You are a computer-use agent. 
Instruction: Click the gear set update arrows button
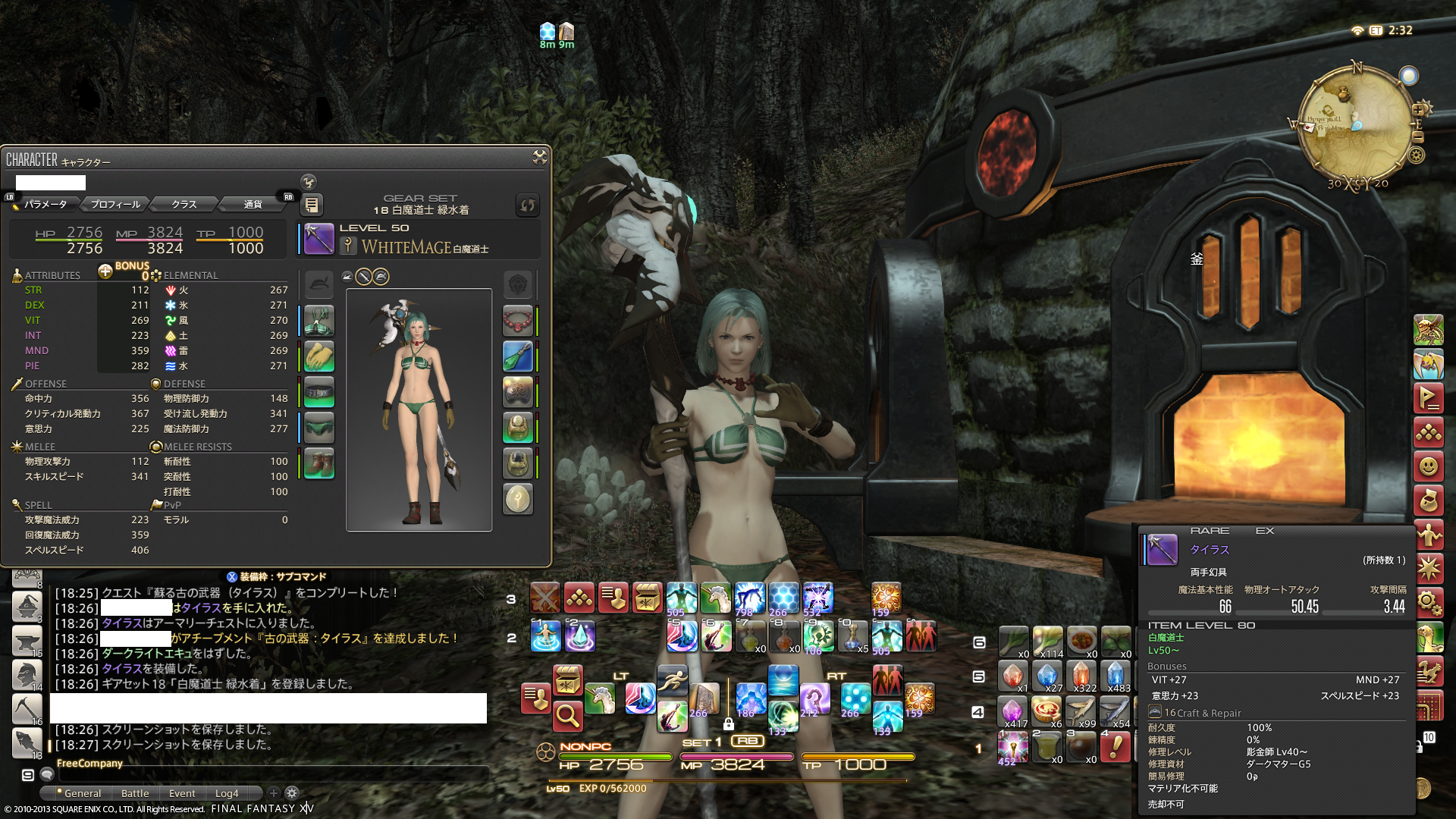527,205
